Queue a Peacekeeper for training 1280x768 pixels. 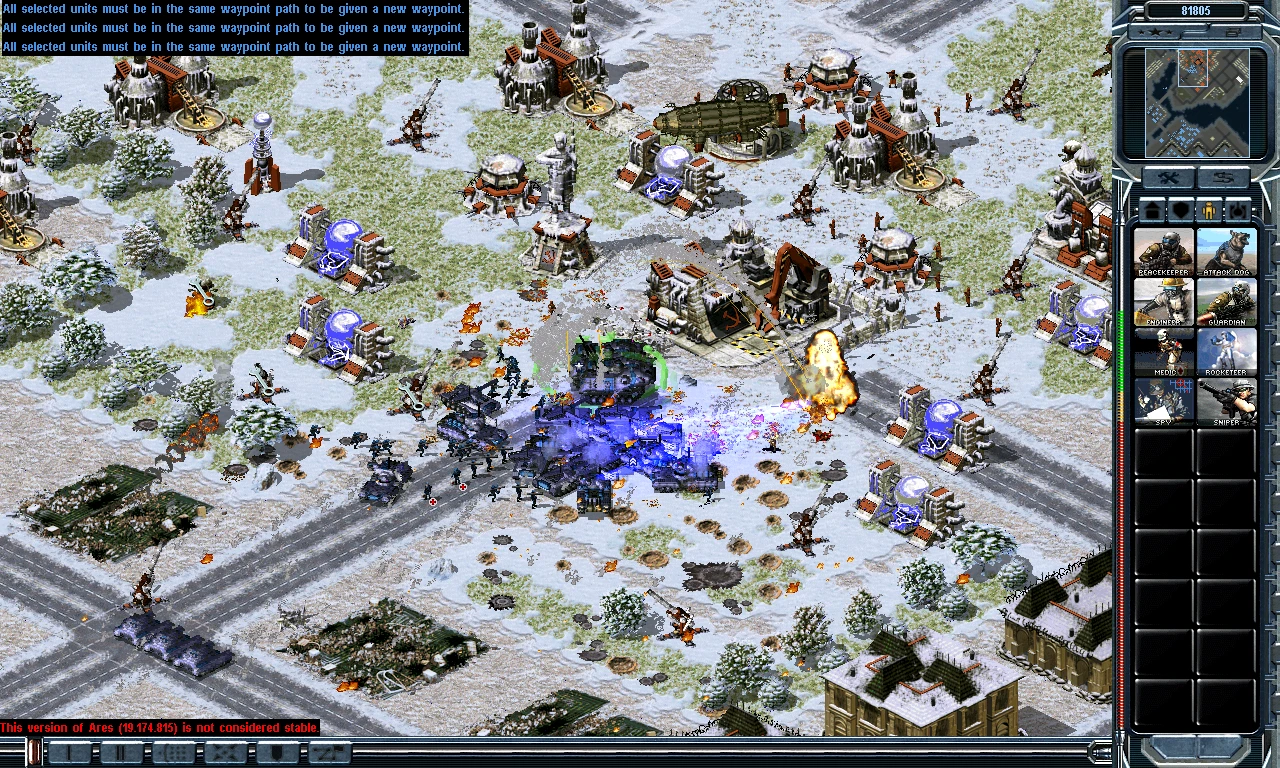tap(1165, 251)
